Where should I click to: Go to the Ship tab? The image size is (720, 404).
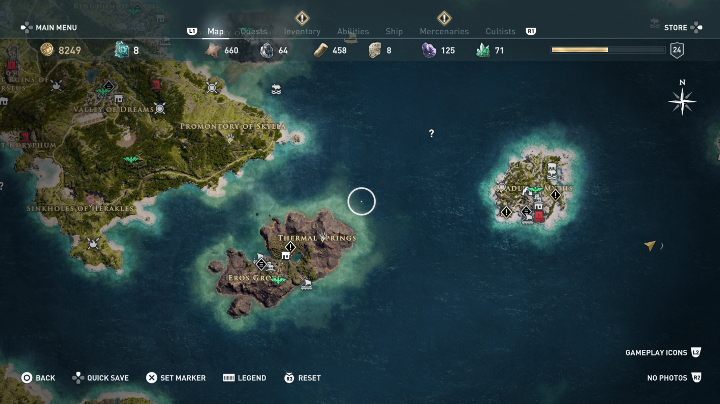click(x=392, y=31)
